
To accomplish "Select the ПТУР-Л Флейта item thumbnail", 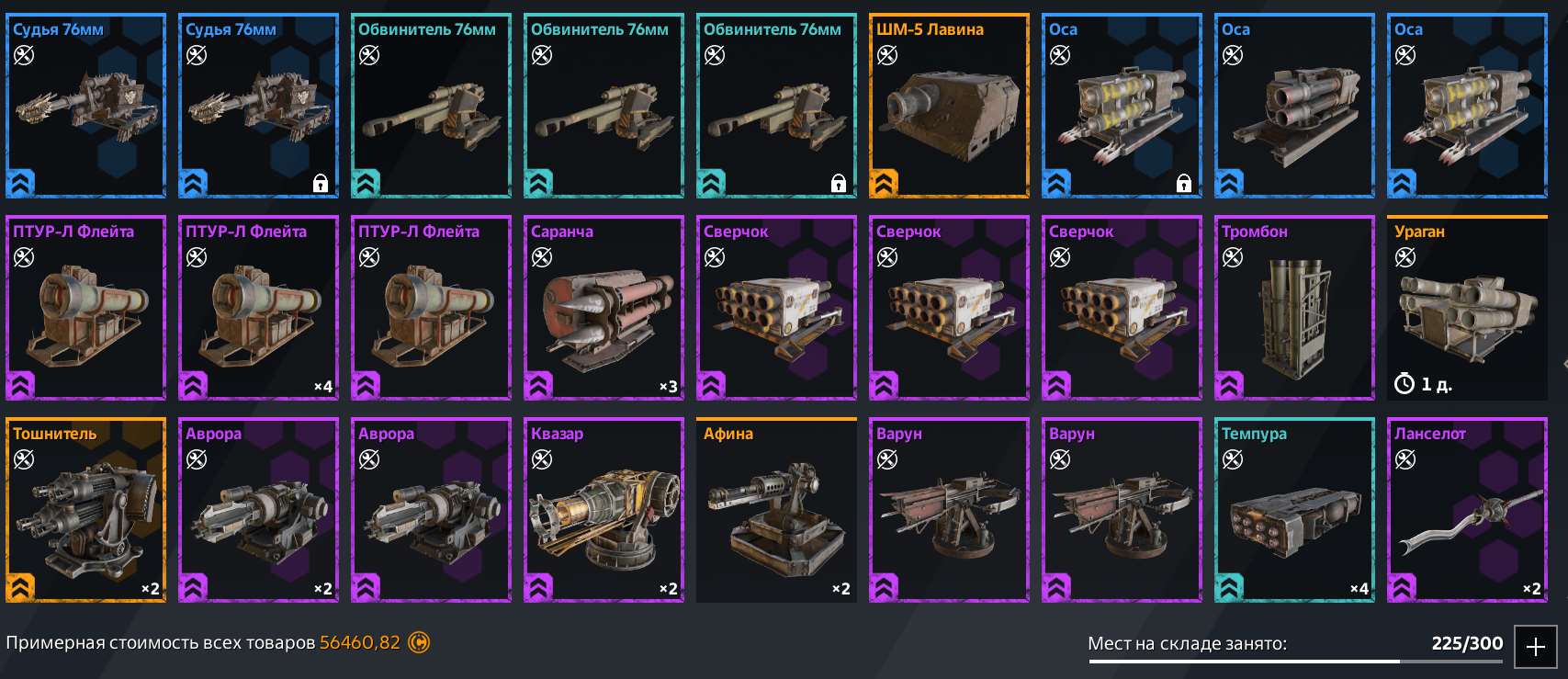I will coord(85,310).
